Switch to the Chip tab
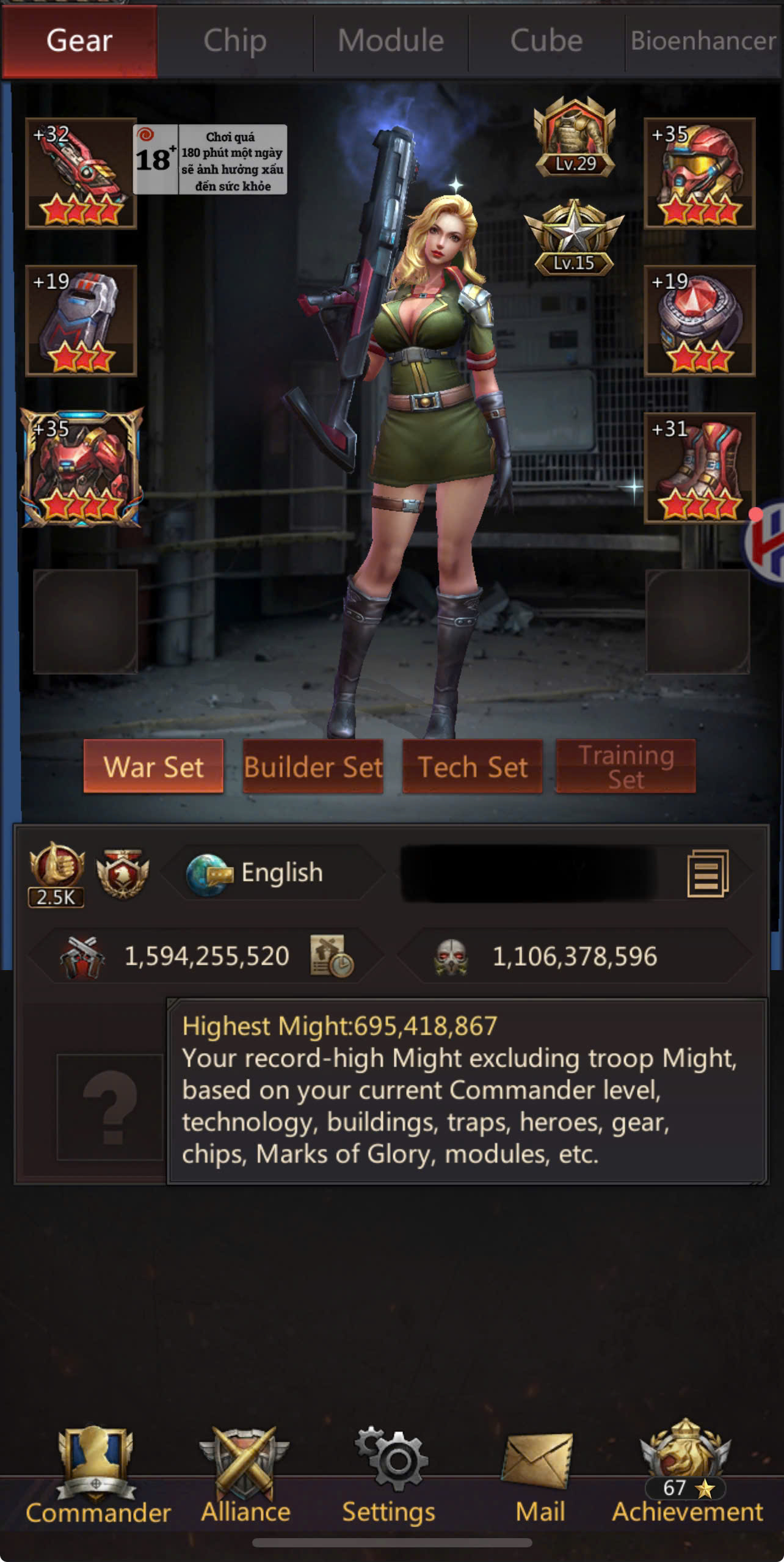This screenshot has height=1562, width=784. (235, 42)
